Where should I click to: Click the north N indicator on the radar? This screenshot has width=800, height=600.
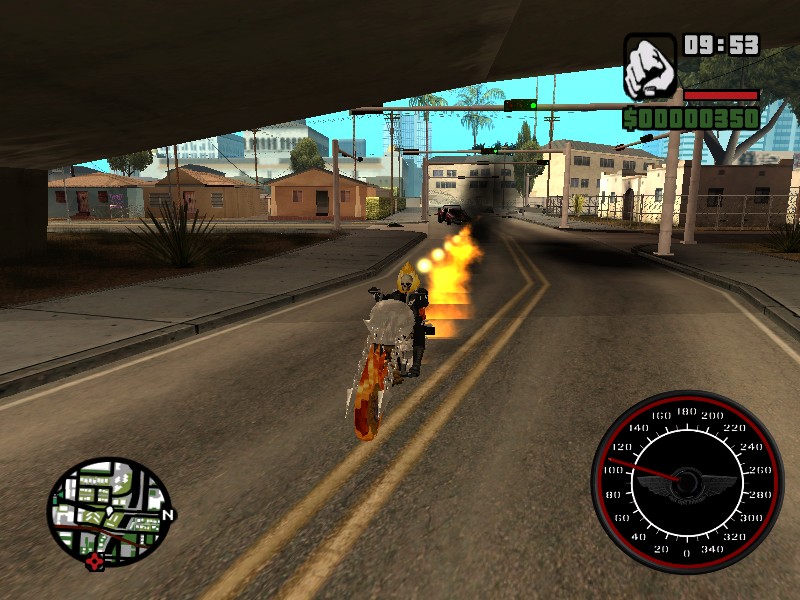[x=167, y=516]
